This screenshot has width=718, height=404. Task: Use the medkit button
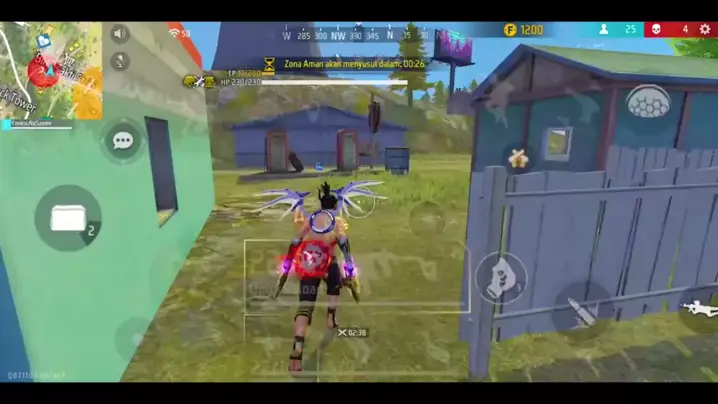pyautogui.click(x=68, y=218)
